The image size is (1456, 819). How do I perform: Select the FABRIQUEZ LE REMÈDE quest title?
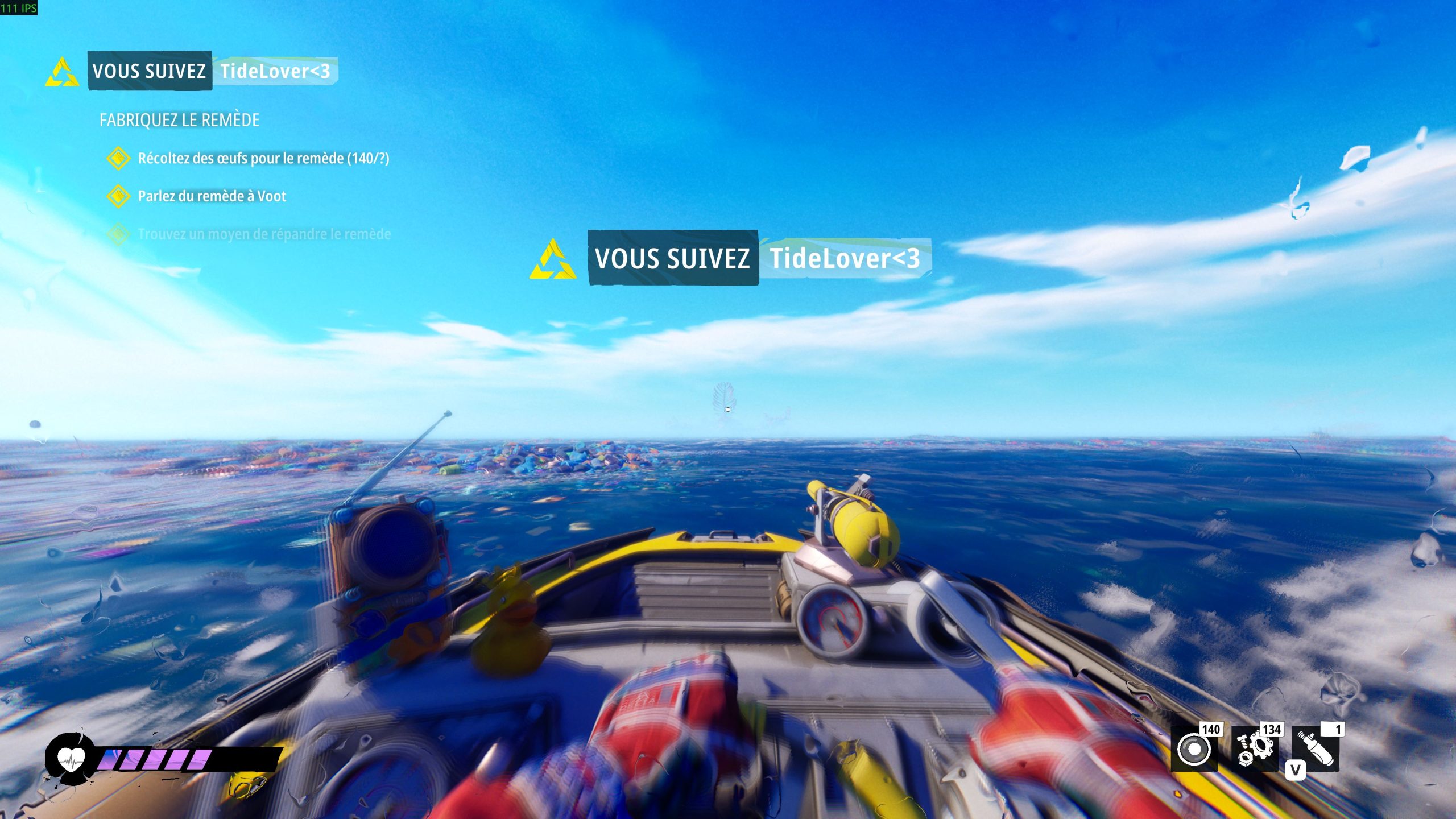179,120
